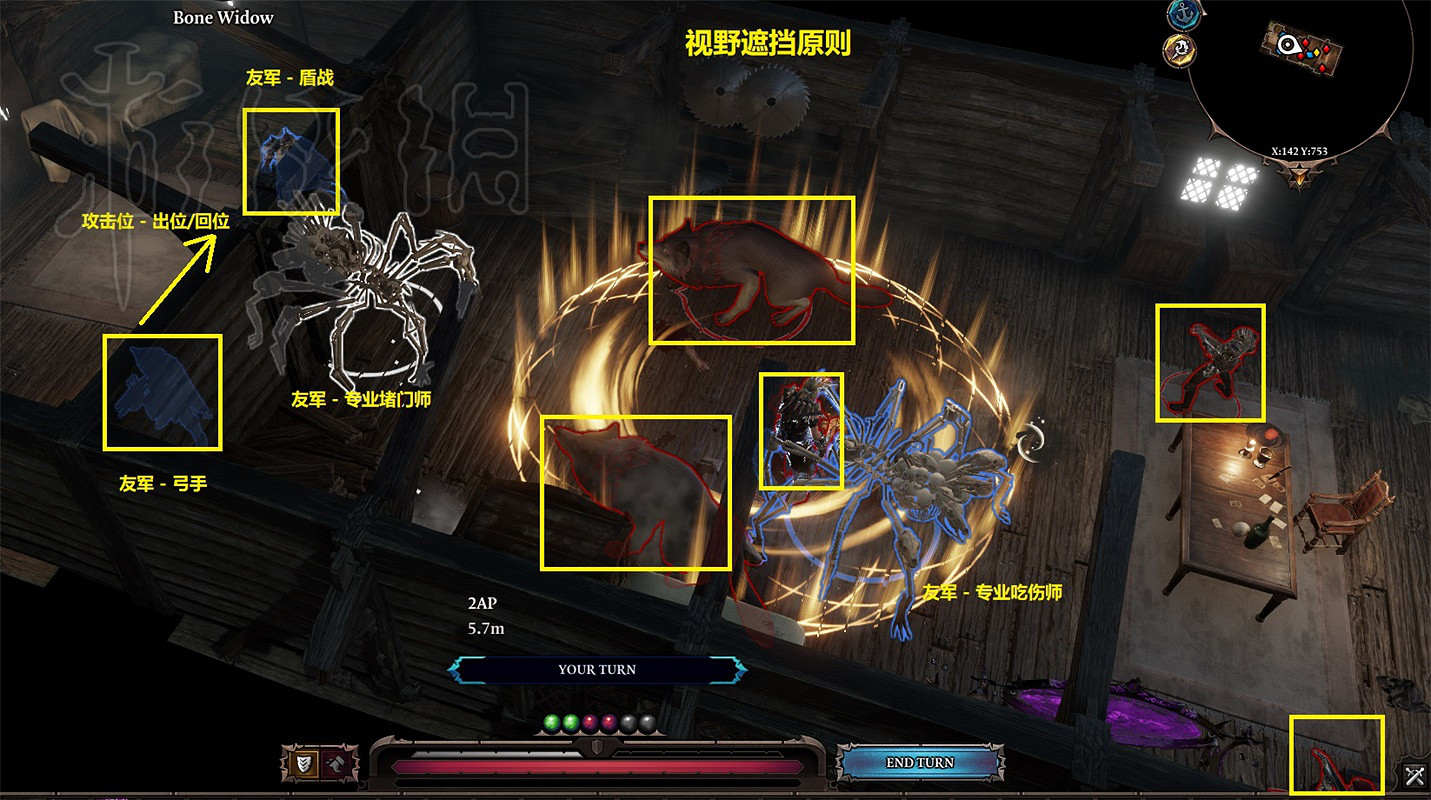
Task: Toggle the second green status orb
Action: click(572, 721)
